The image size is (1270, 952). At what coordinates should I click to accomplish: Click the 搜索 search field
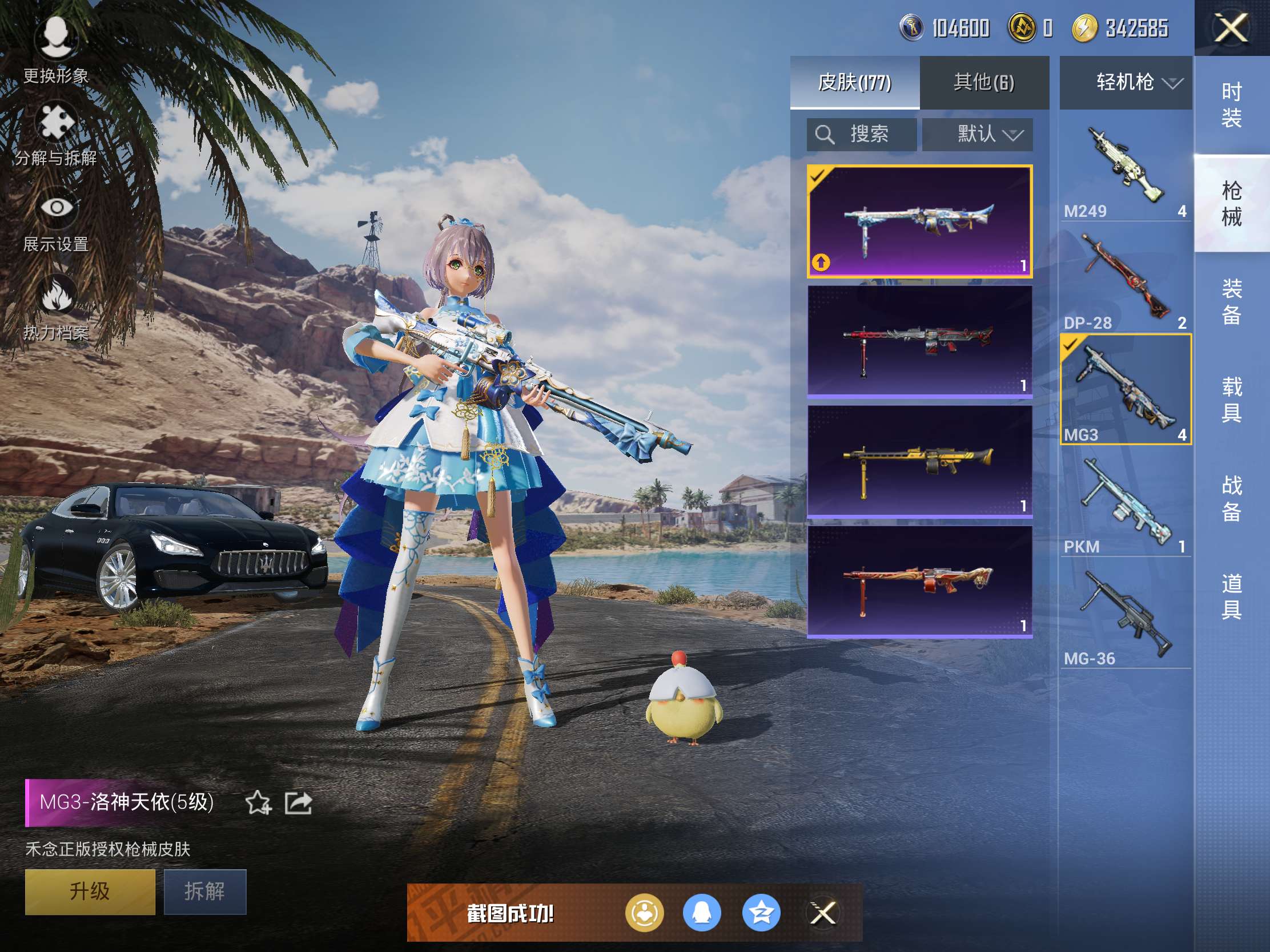tap(861, 135)
